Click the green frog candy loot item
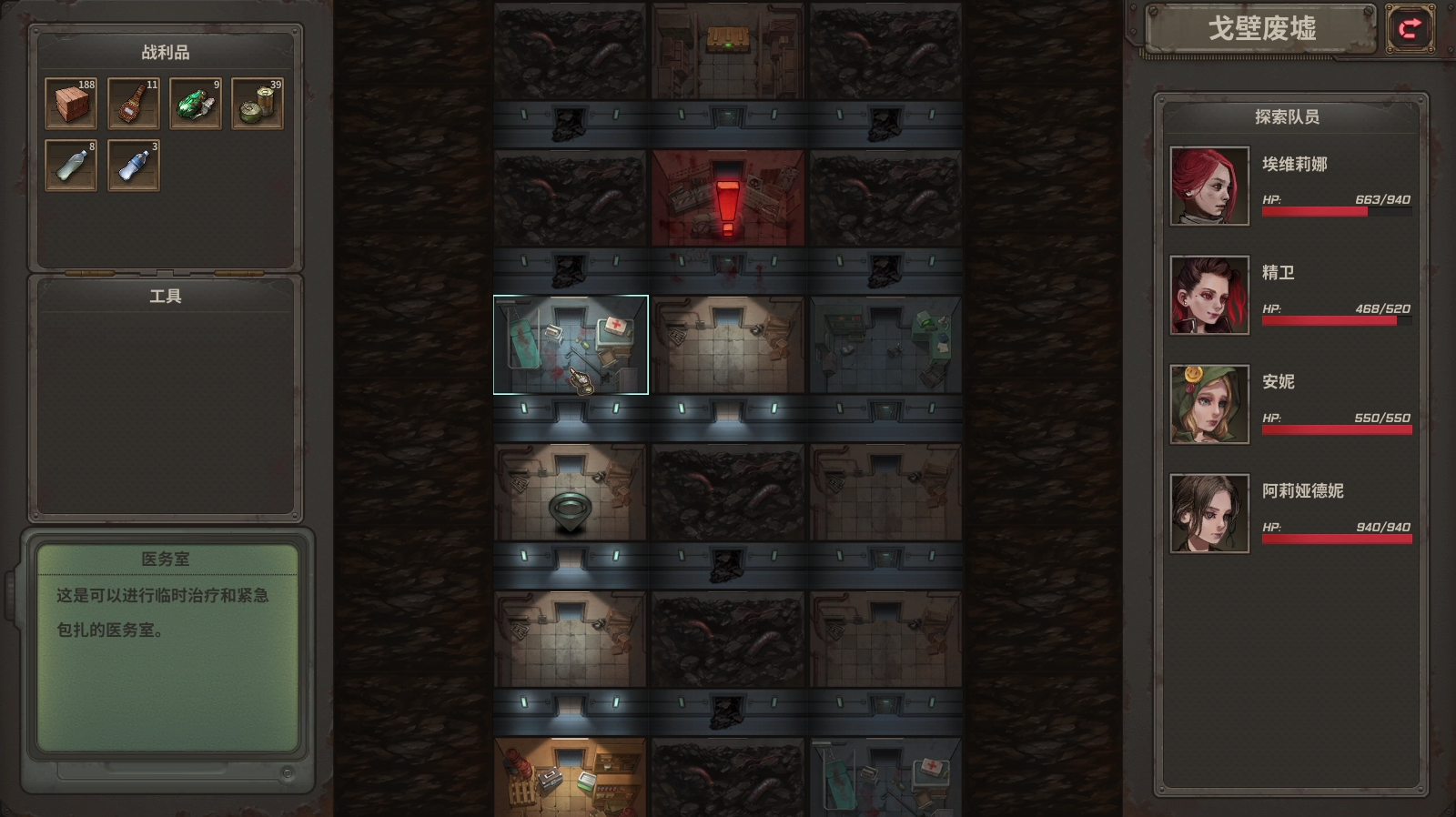This screenshot has height=817, width=1456. pos(195,103)
